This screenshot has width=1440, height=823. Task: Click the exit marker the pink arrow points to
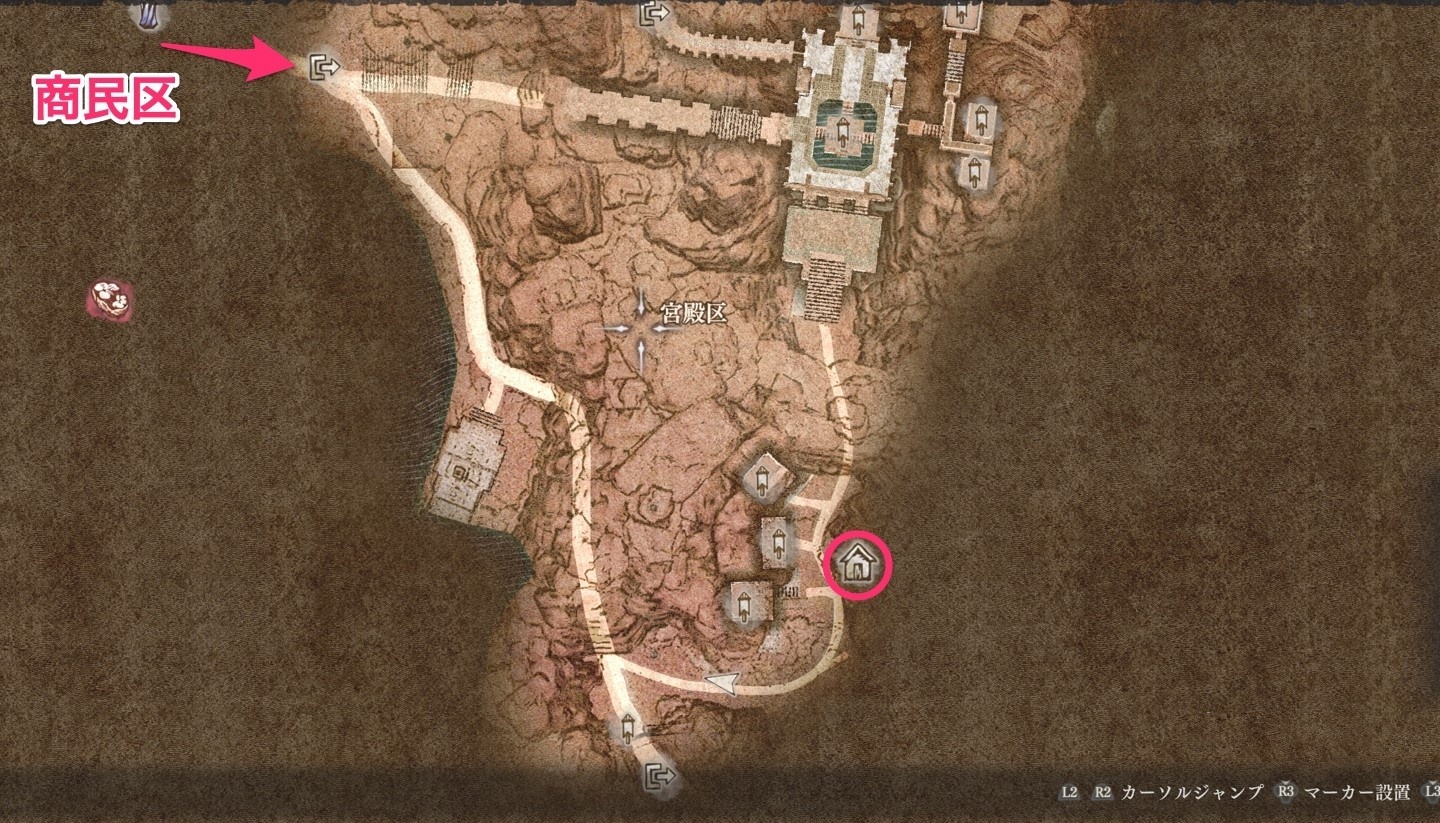[x=324, y=68]
